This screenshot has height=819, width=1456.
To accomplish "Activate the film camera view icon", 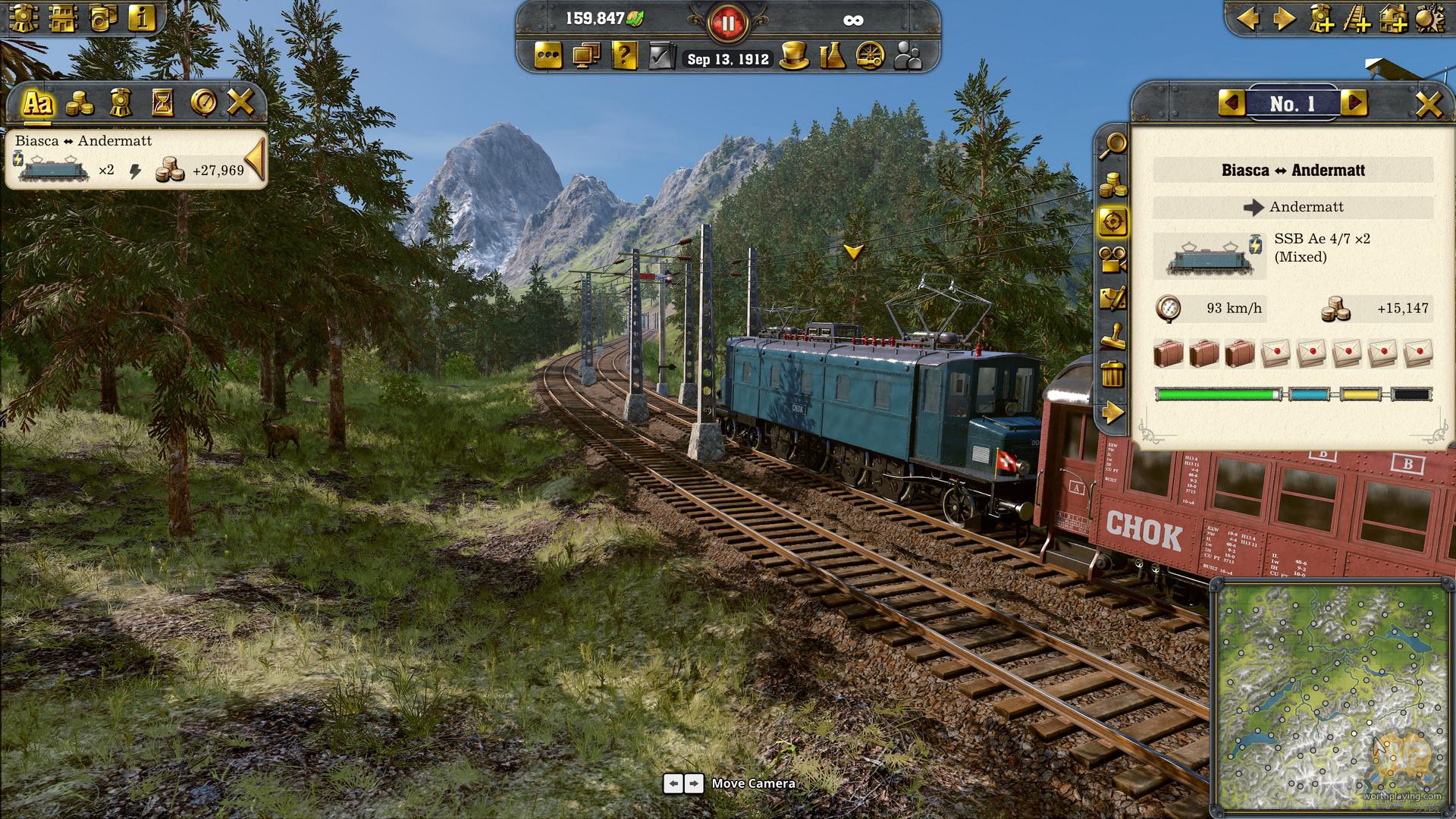I will click(1112, 260).
